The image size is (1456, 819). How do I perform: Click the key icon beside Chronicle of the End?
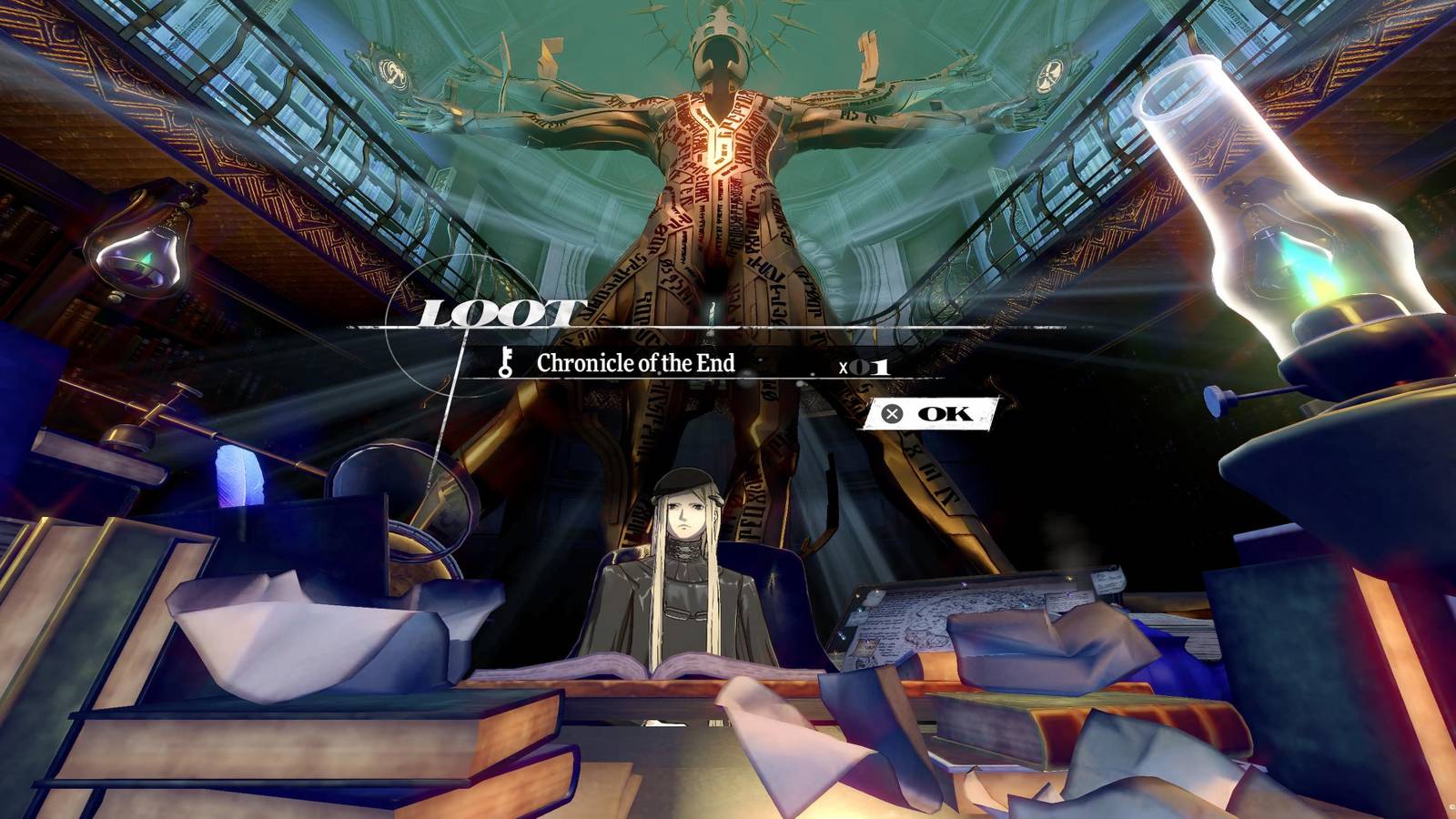[x=506, y=364]
